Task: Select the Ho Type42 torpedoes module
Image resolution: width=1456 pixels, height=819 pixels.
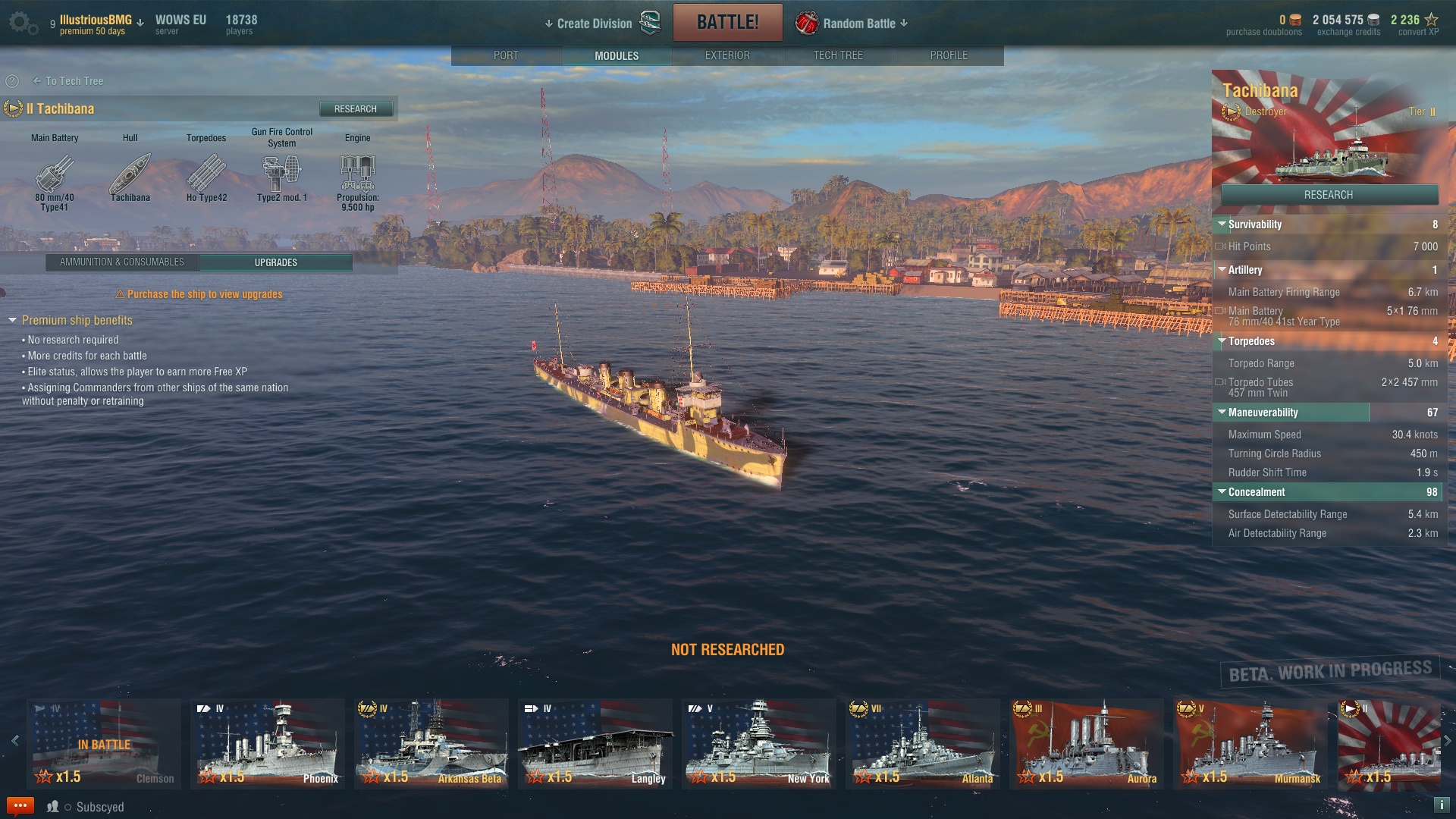Action: (x=206, y=174)
